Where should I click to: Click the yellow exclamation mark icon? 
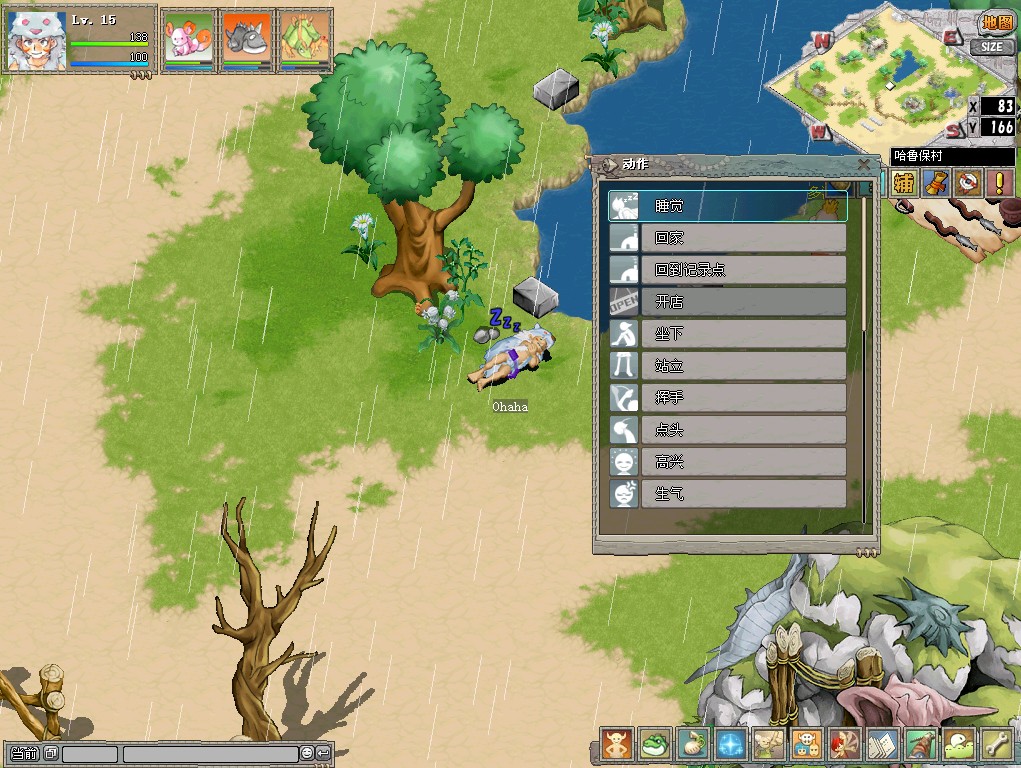tap(1000, 182)
